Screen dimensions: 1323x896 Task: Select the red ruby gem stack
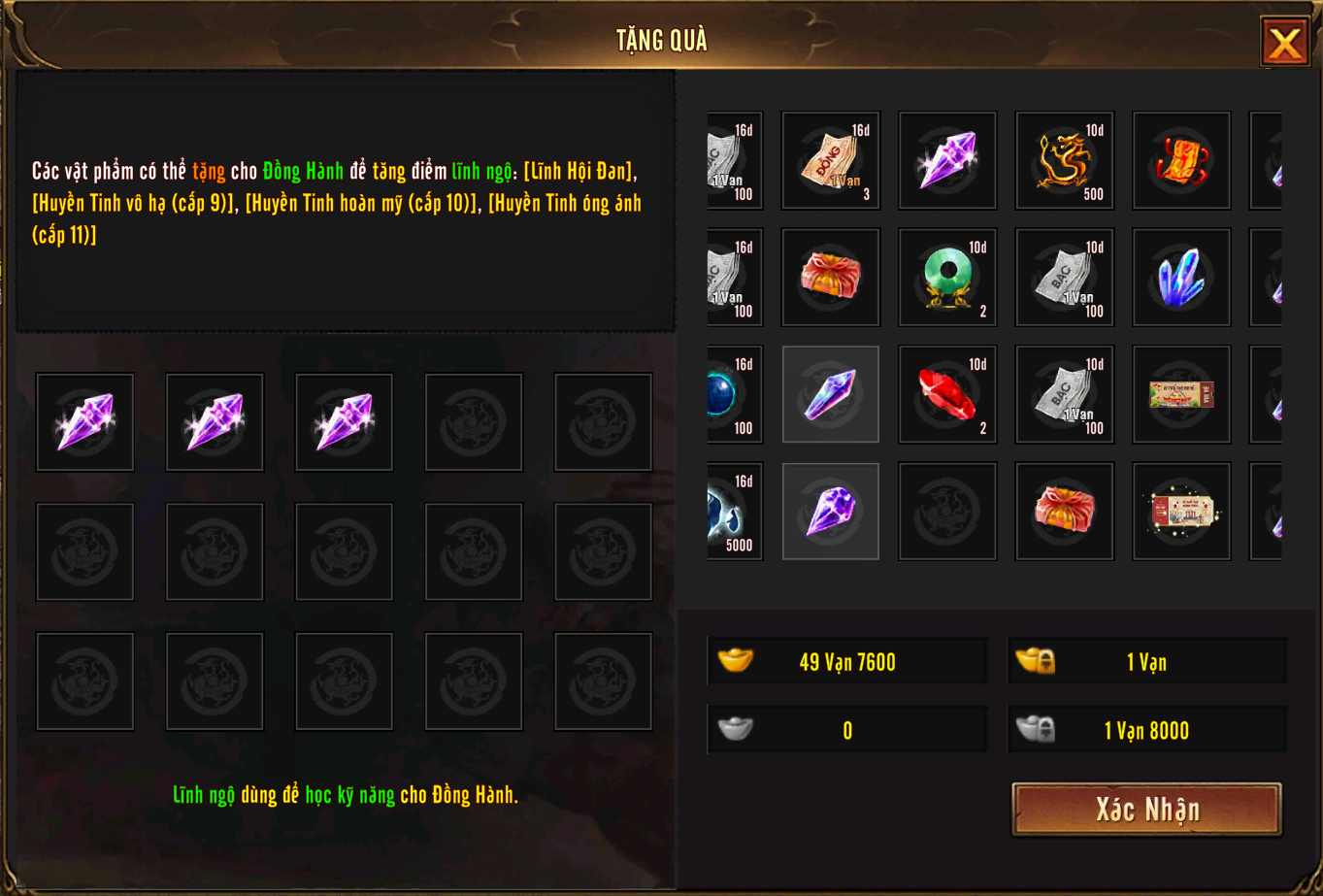coord(947,394)
